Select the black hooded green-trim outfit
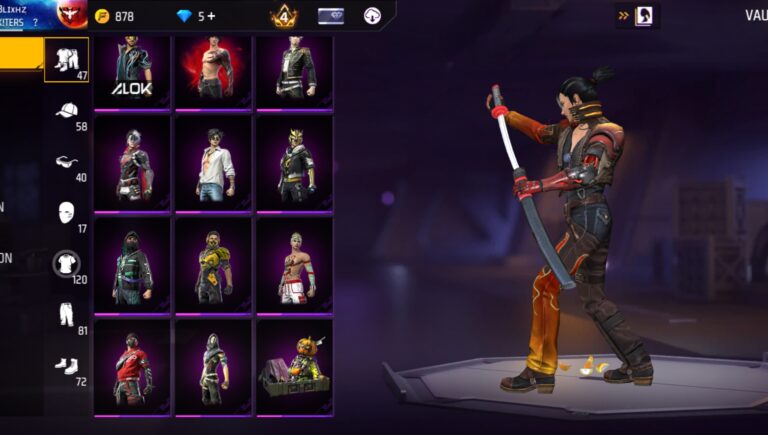 [x=133, y=265]
